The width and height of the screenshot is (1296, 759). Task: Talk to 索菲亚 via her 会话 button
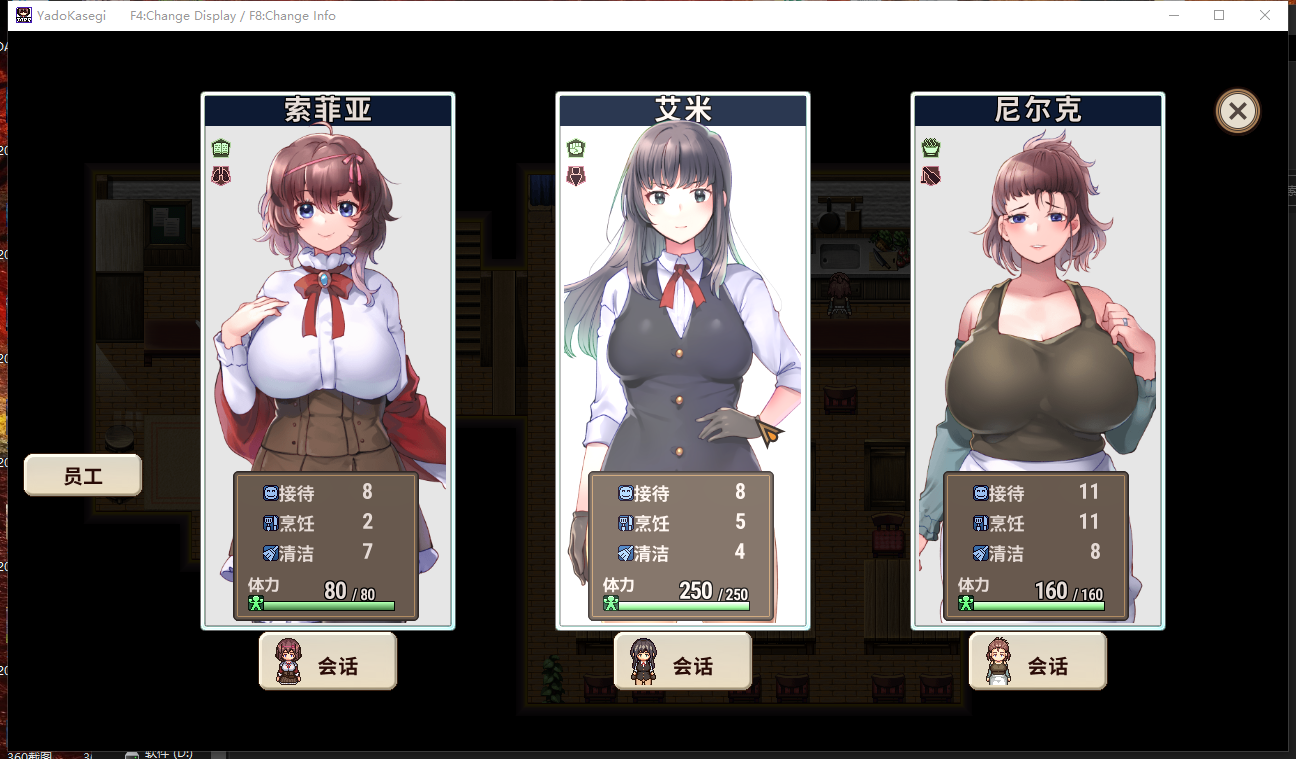click(328, 662)
